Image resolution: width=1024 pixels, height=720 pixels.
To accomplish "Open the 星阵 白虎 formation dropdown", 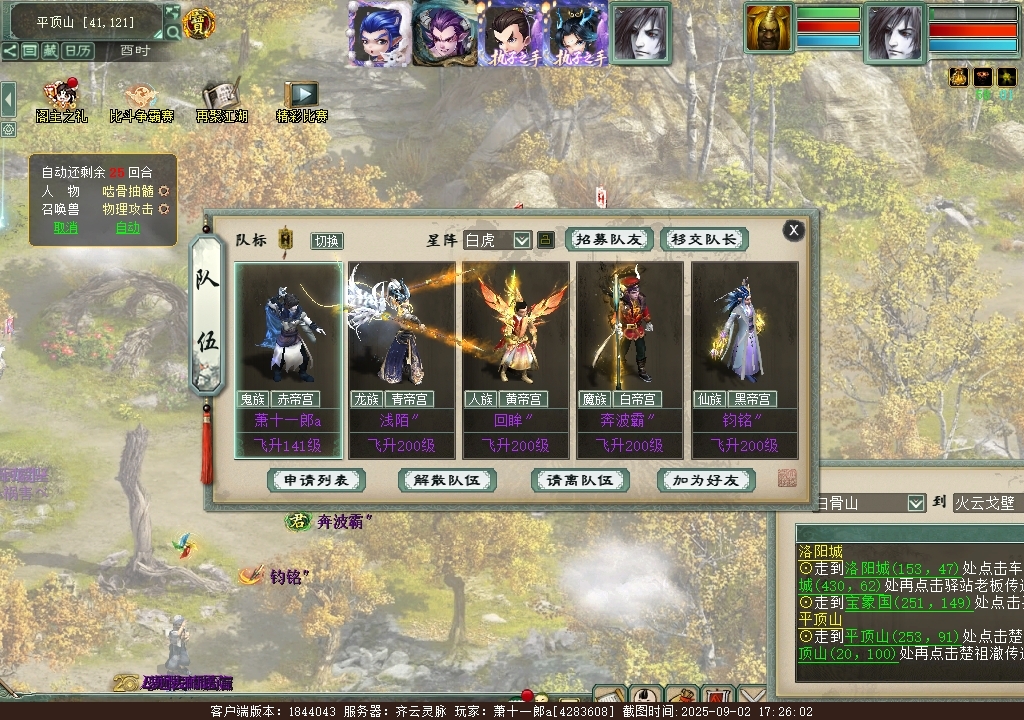I will coord(521,240).
